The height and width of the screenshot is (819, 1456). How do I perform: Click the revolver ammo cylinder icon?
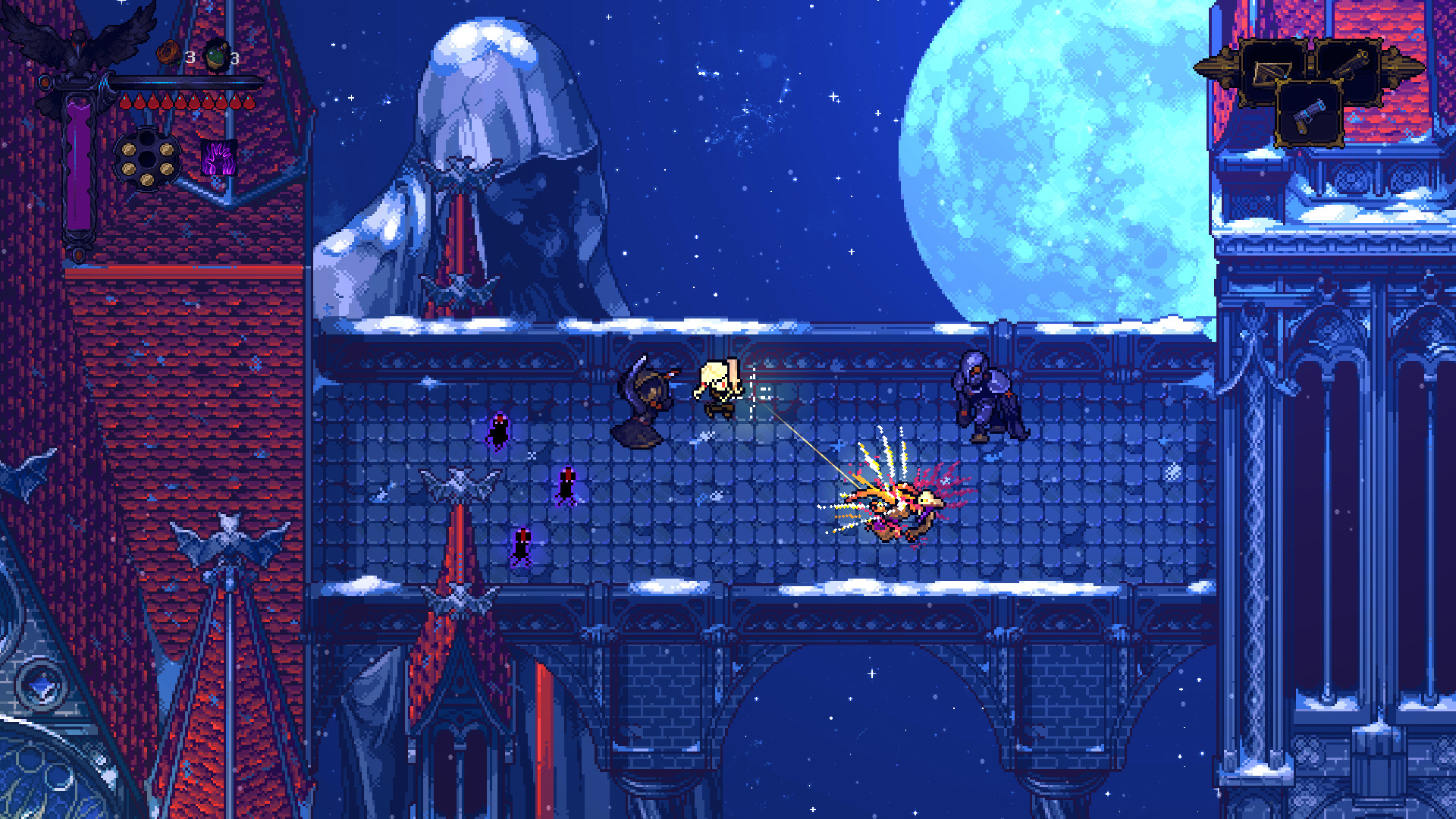(x=146, y=157)
